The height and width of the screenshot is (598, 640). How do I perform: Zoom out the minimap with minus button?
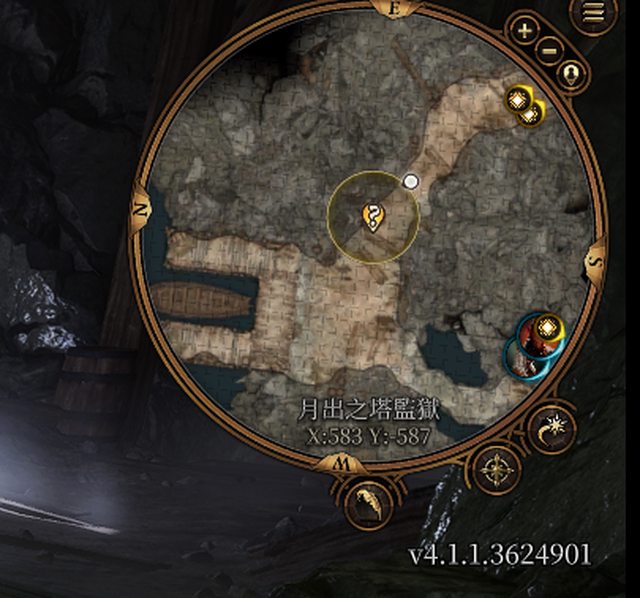coord(550,49)
